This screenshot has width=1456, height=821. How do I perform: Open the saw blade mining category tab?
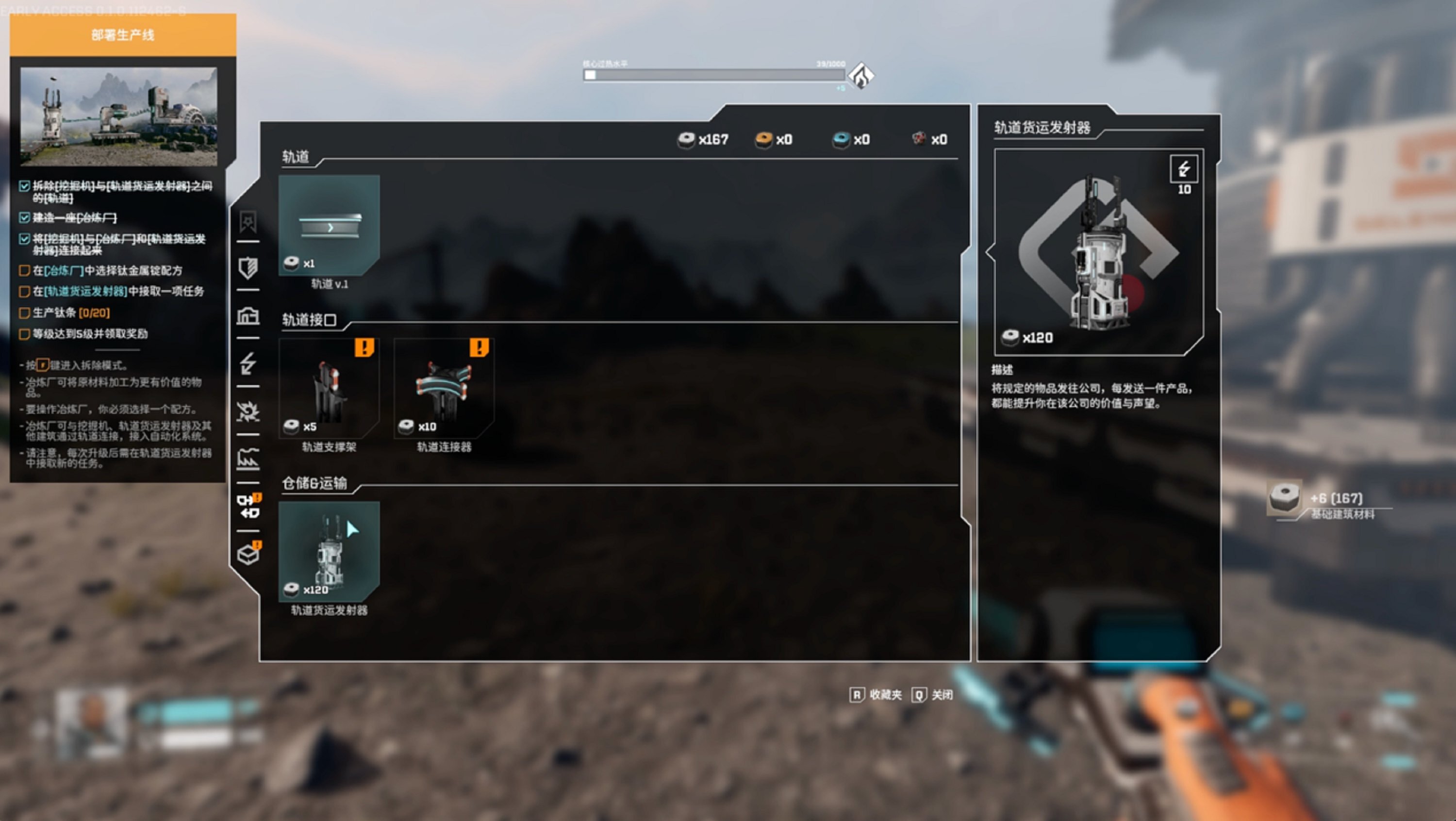pyautogui.click(x=248, y=411)
